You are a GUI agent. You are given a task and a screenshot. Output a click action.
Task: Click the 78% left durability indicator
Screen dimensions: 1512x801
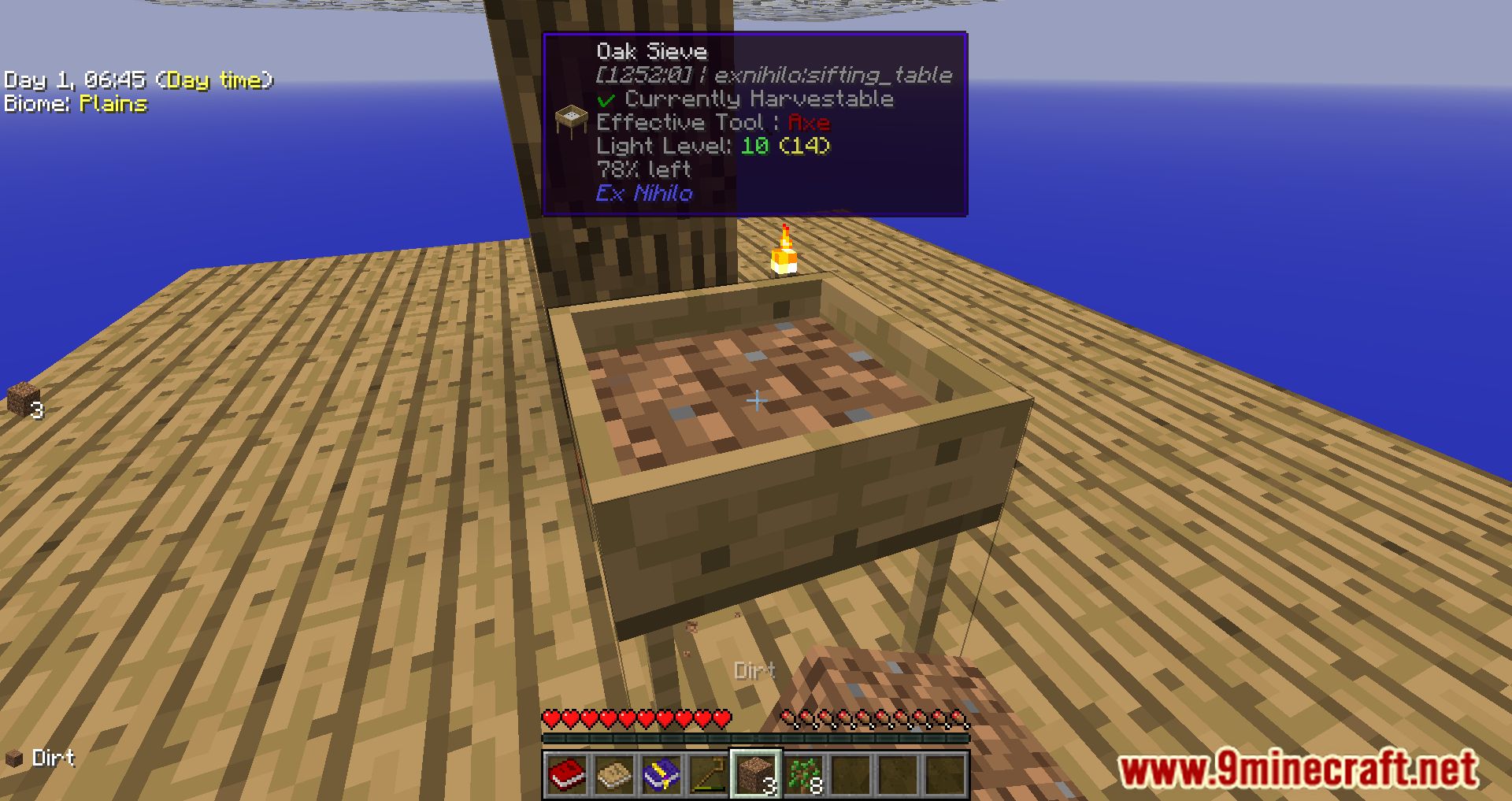click(643, 169)
